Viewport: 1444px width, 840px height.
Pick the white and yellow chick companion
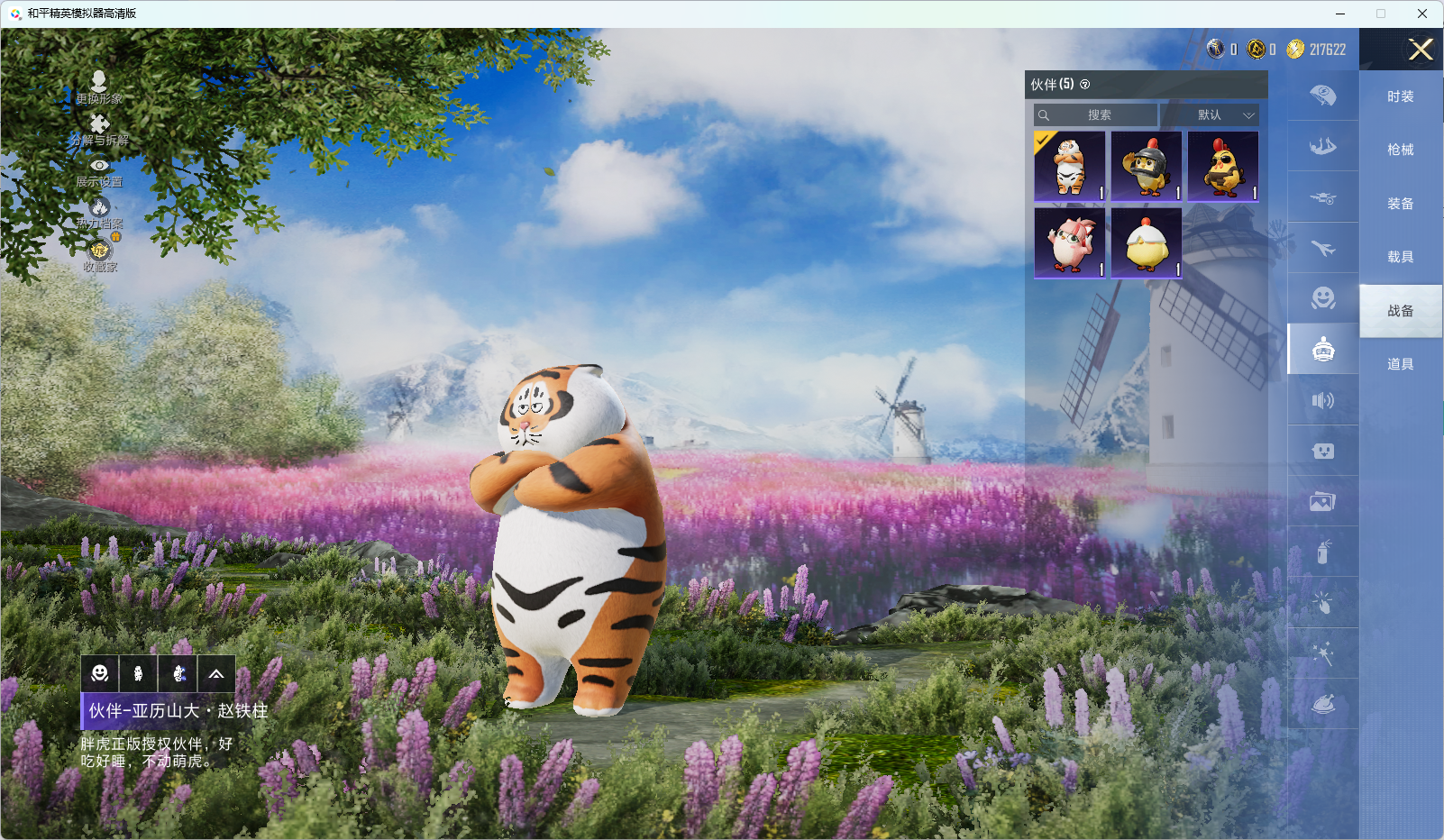1147,243
